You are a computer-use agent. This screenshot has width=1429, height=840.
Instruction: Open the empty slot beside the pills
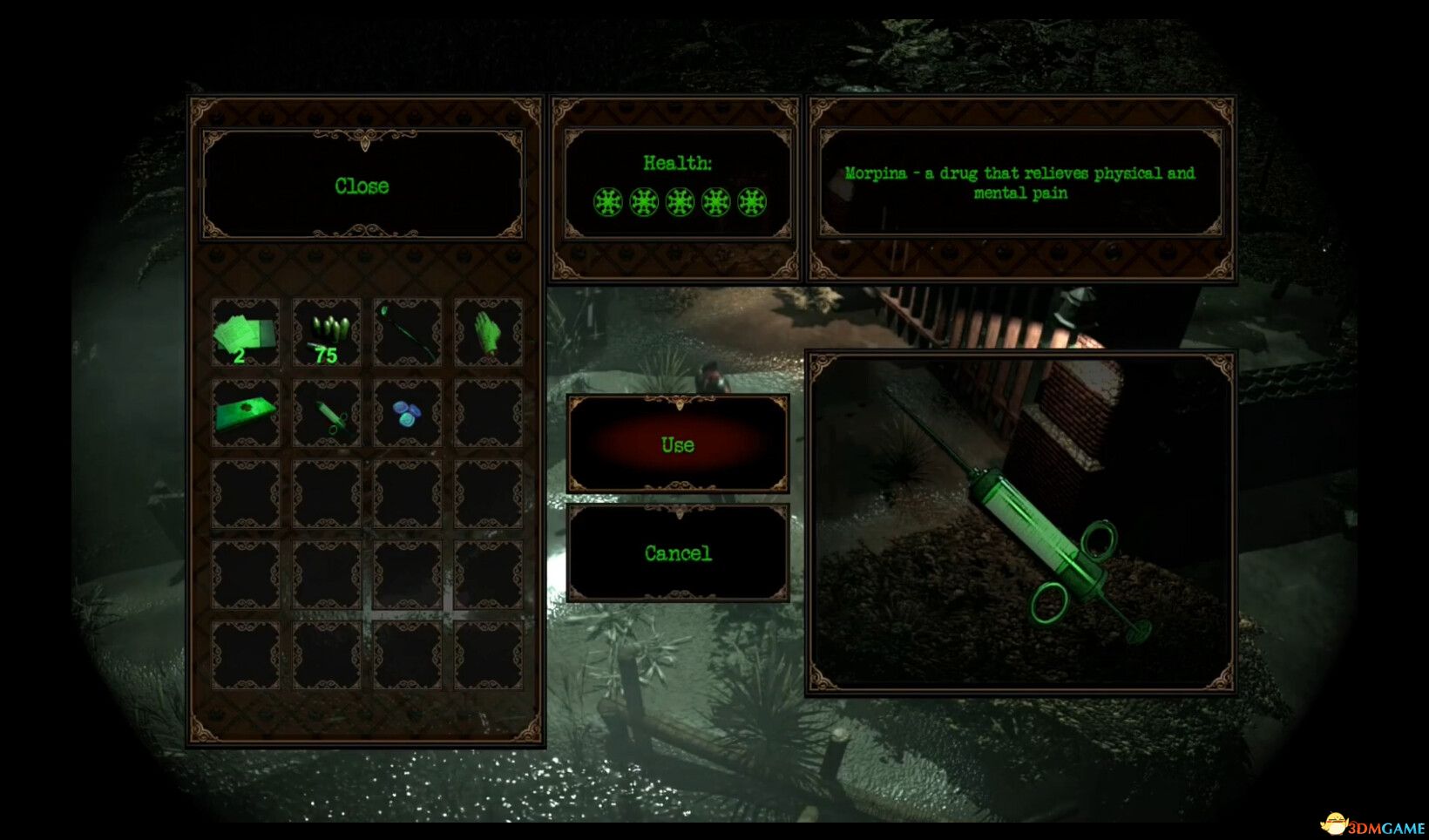coord(488,415)
